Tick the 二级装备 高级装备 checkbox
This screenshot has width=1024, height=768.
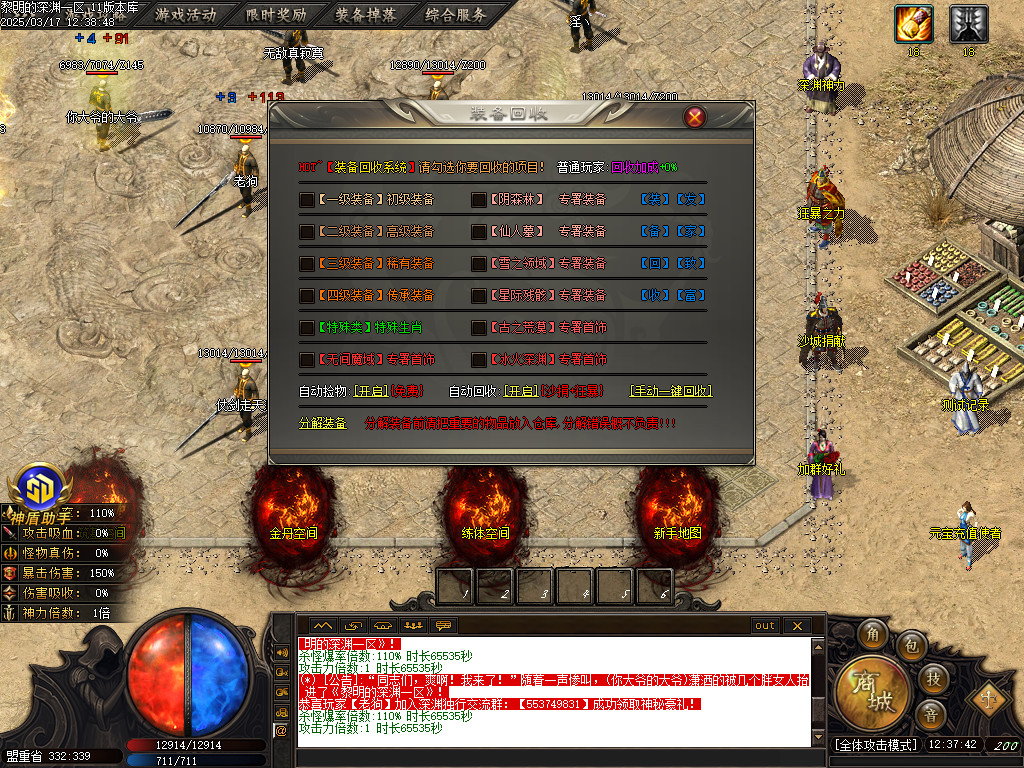point(307,232)
